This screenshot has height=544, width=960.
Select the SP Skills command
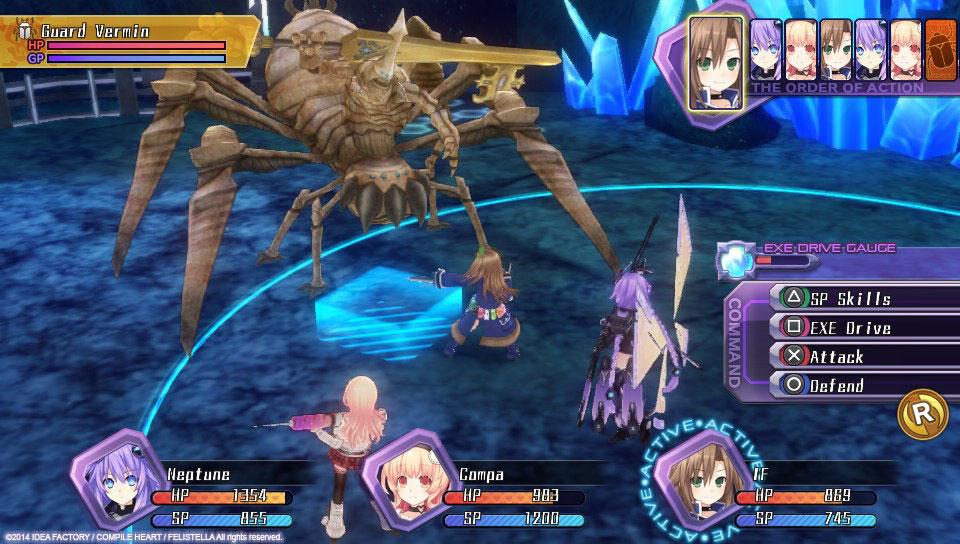tap(850, 298)
